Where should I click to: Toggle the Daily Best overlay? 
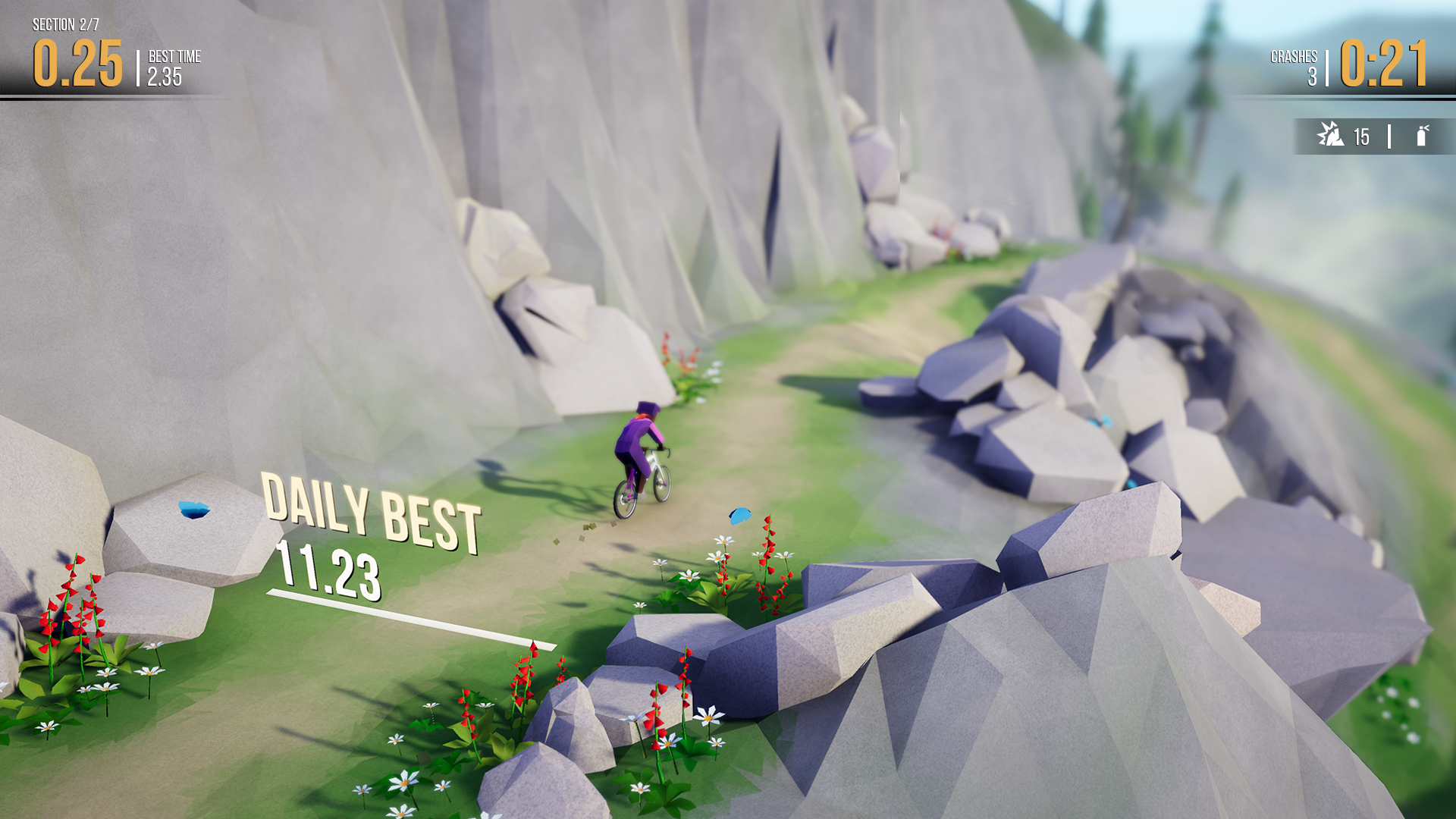[370, 510]
